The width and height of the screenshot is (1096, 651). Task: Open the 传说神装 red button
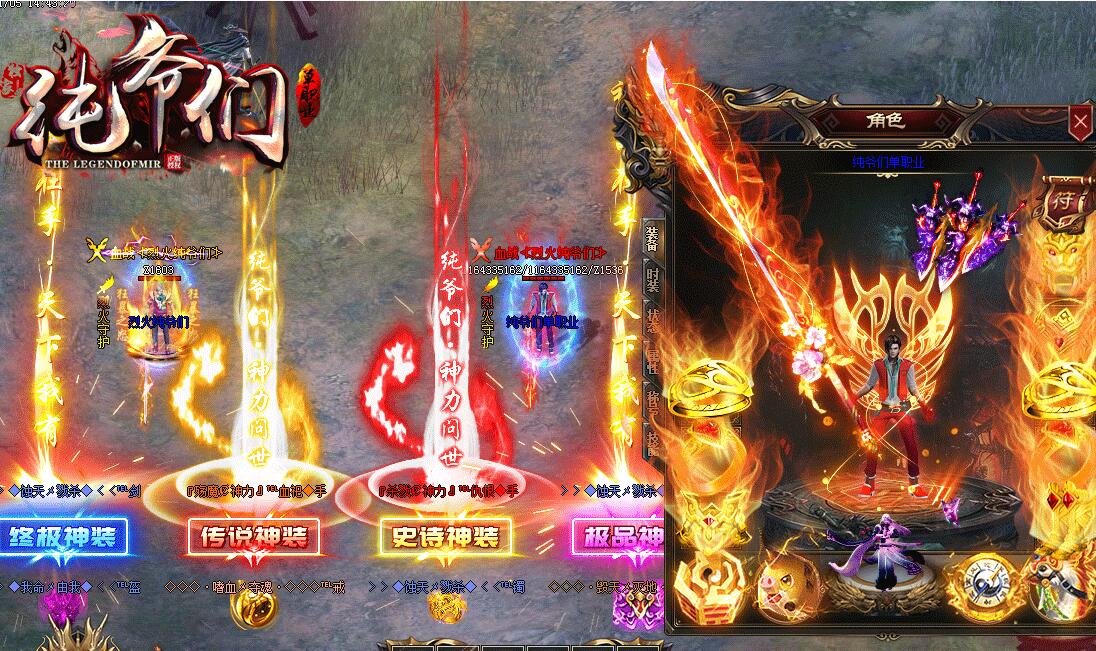click(x=254, y=537)
